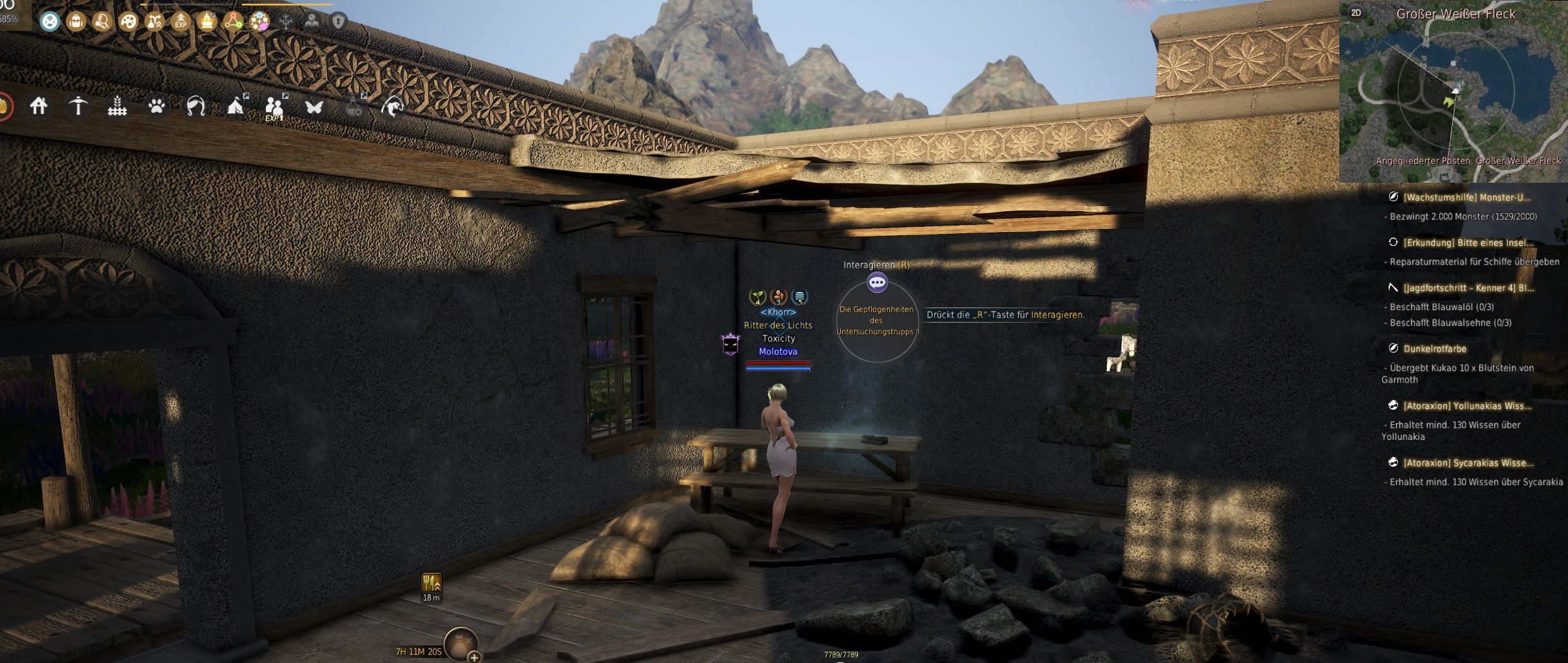Screen dimensions: 1568x663
Task: Click the fishing hook icon
Action: pos(392,107)
